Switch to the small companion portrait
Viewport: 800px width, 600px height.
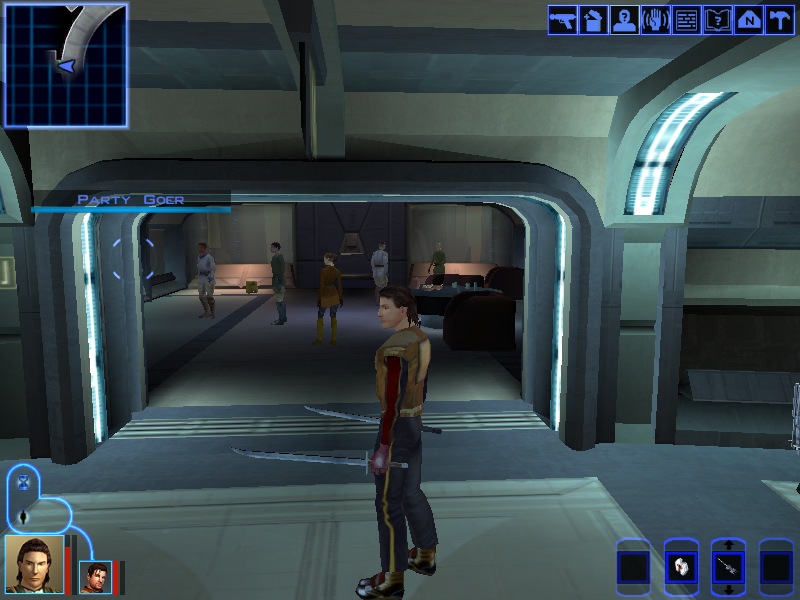(95, 576)
